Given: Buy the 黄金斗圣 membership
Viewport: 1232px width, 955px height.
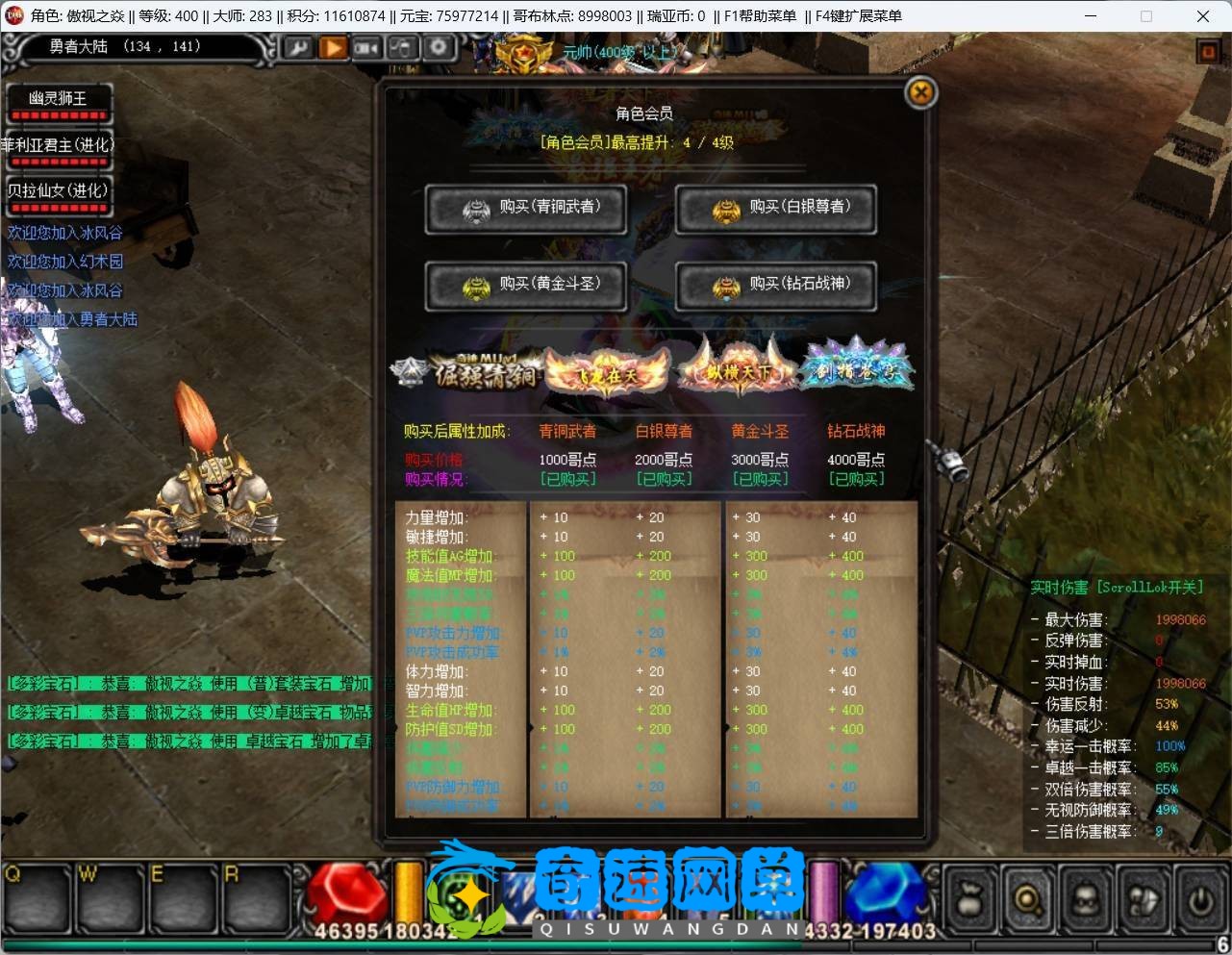Looking at the screenshot, I should pyautogui.click(x=526, y=286).
